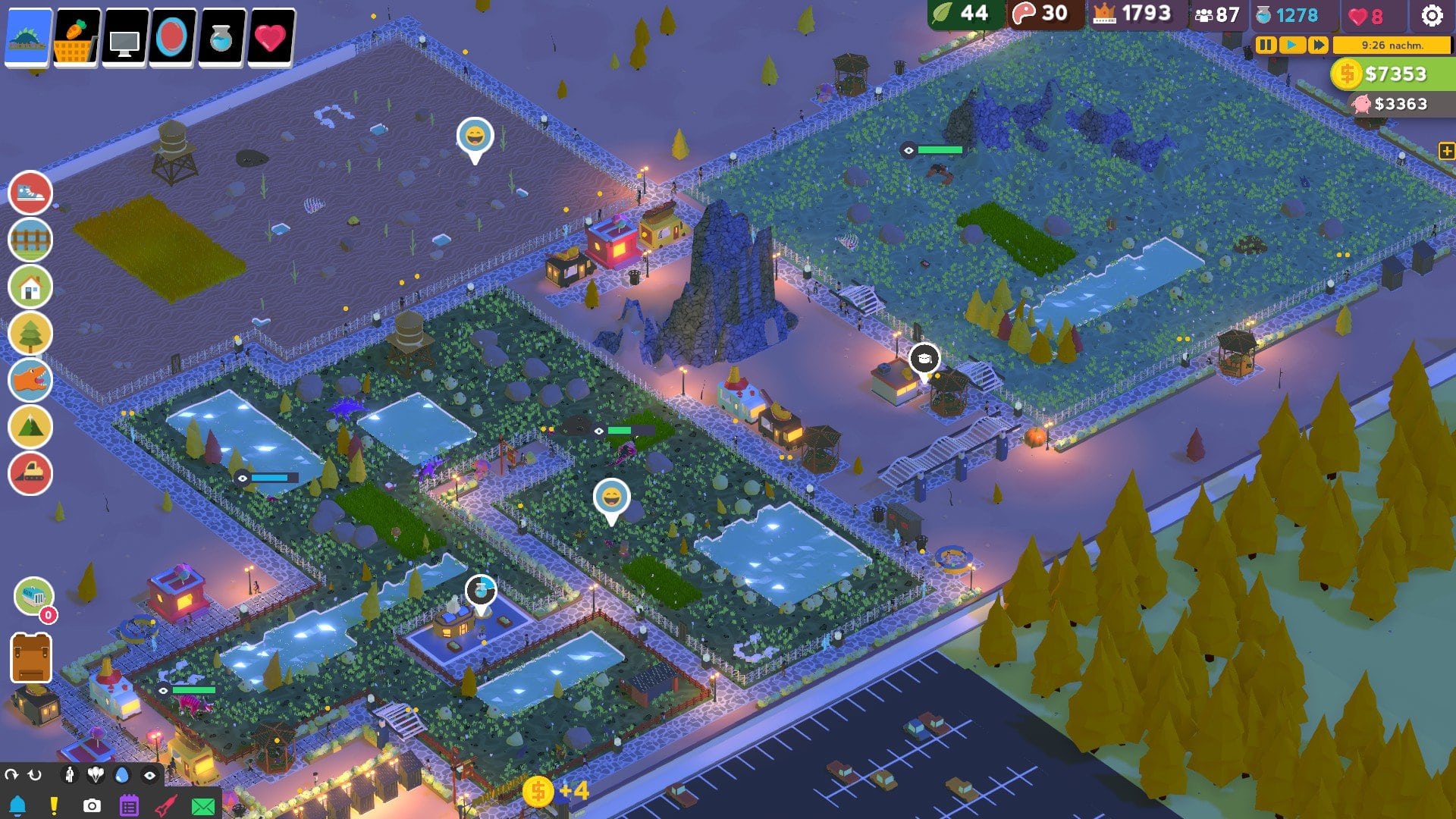Set game speed to fast forward

tap(1318, 45)
